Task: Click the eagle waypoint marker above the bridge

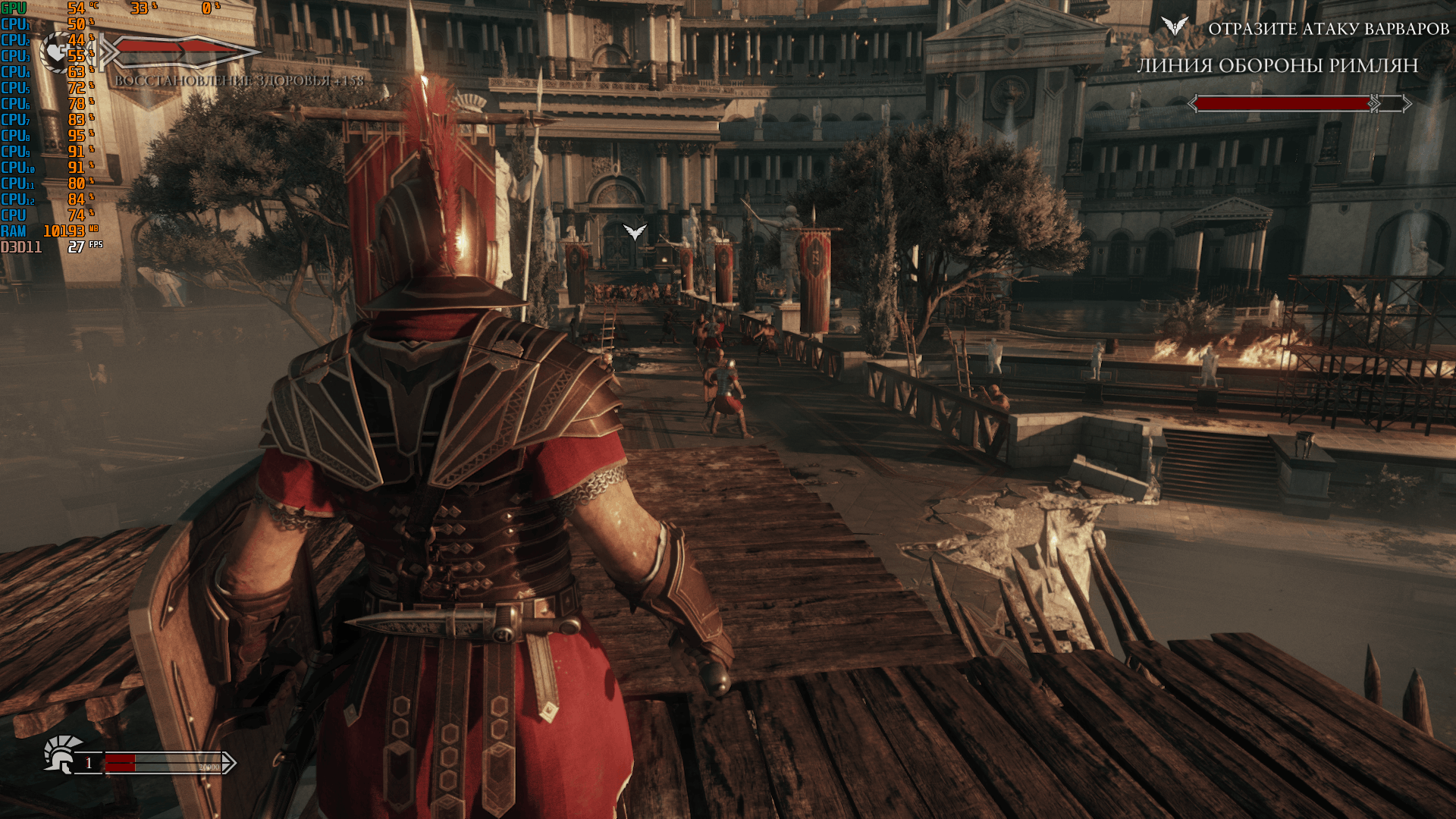Action: pyautogui.click(x=635, y=231)
